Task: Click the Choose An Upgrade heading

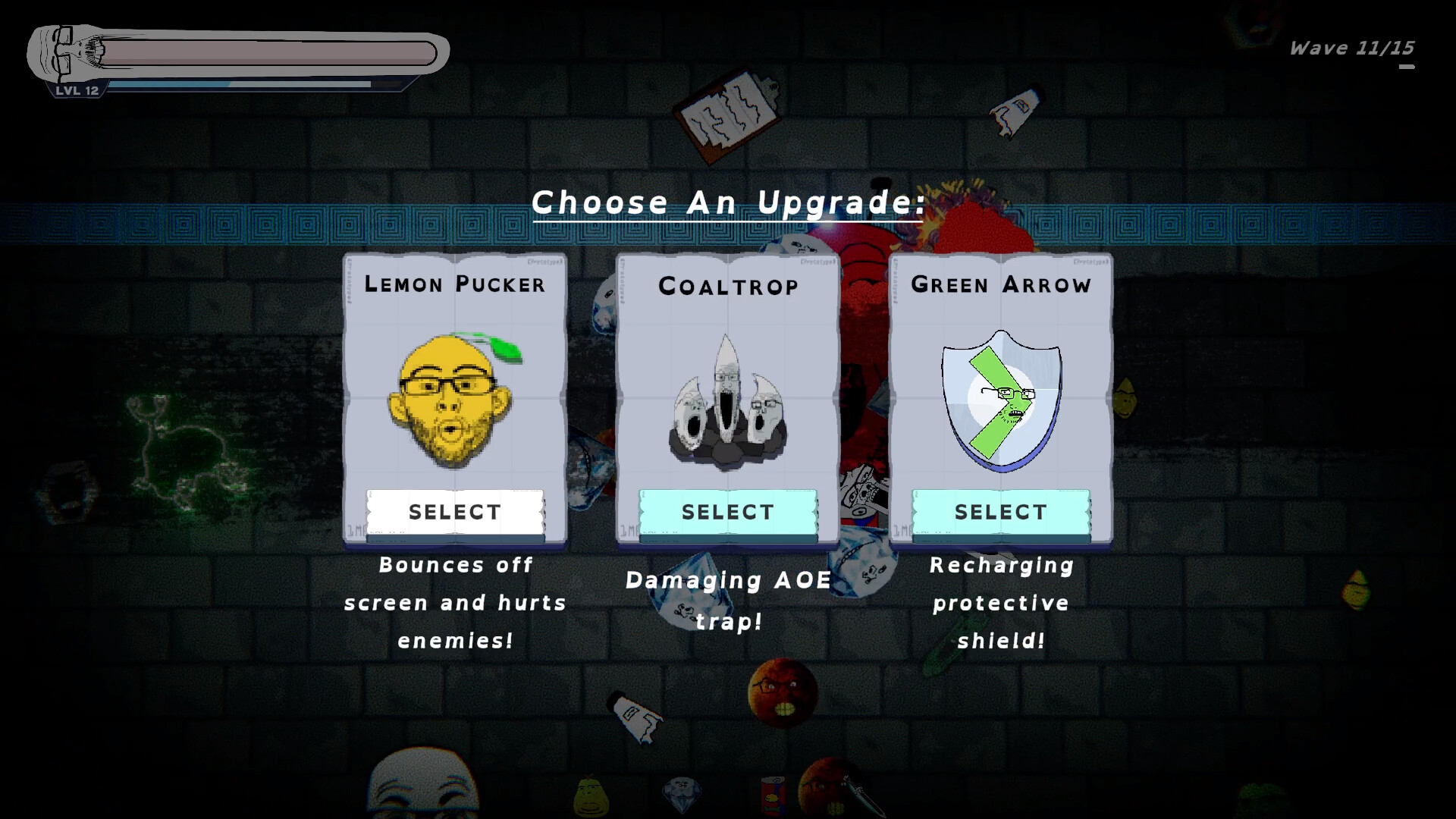Action: coord(727,201)
